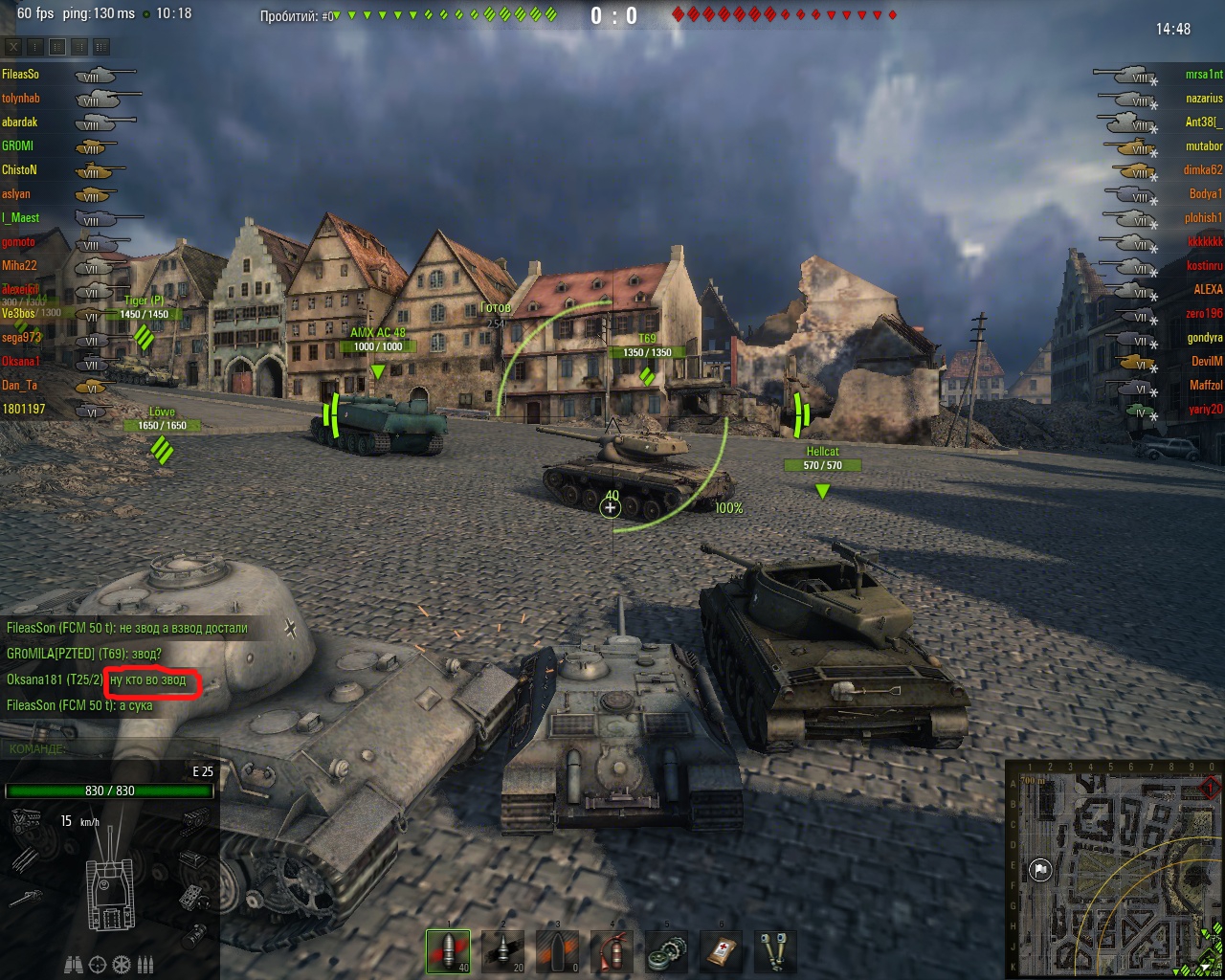The height and width of the screenshot is (980, 1225).
Task: Switch to the second shell type with 20 rounds
Action: [x=502, y=951]
